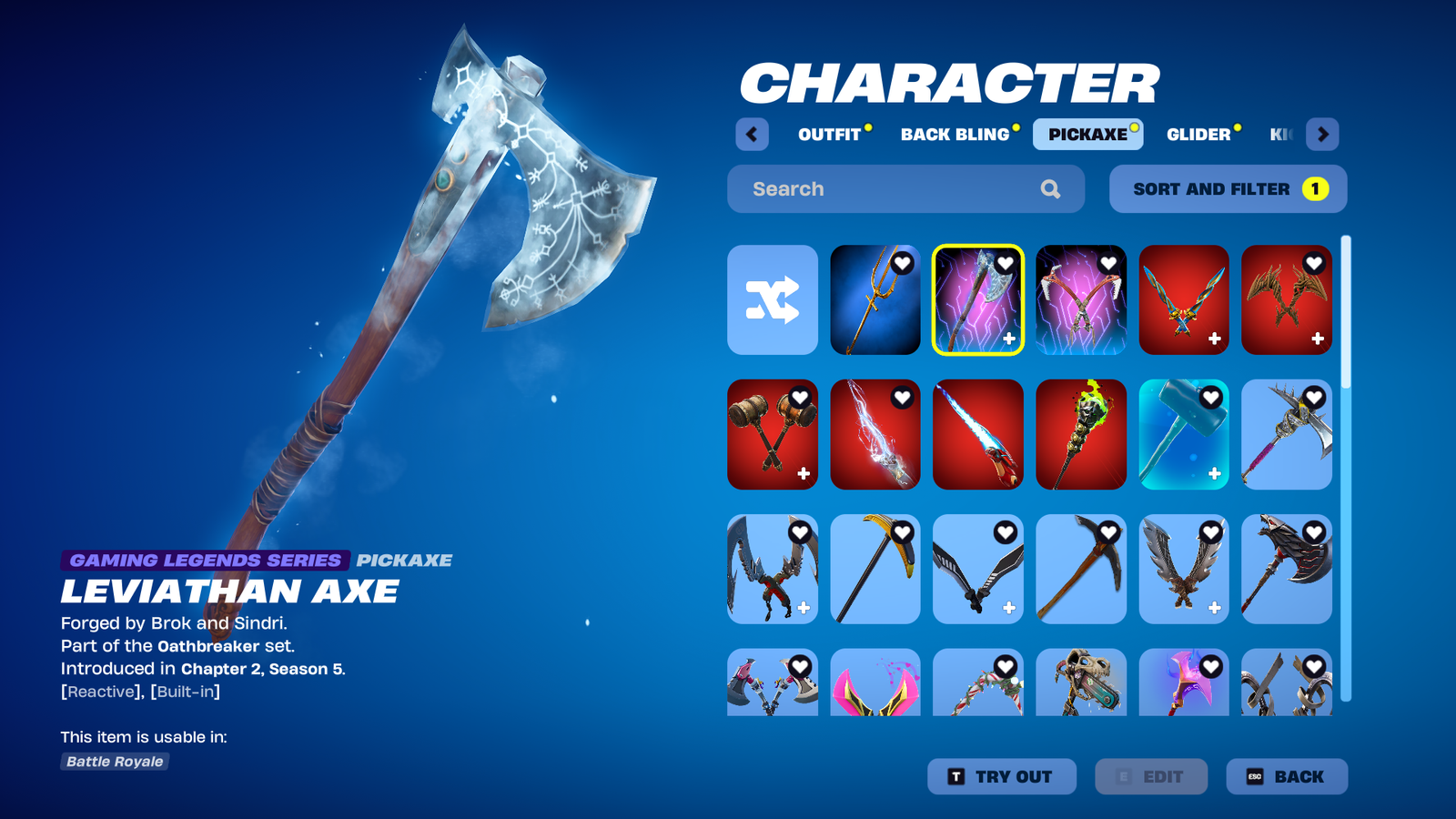Viewport: 1456px width, 819px height.
Task: Select the golden trident pickaxe
Action: coord(875,299)
